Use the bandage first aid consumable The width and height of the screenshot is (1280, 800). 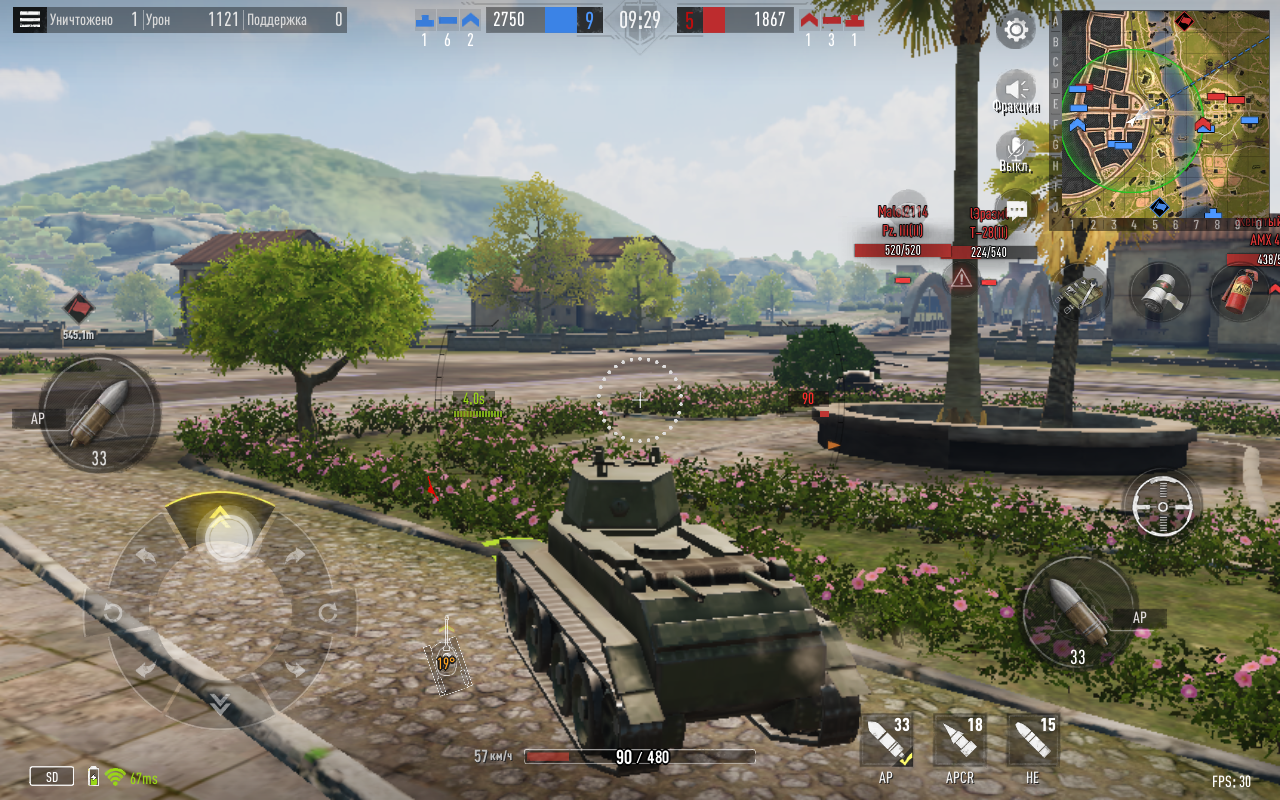[x=1160, y=291]
